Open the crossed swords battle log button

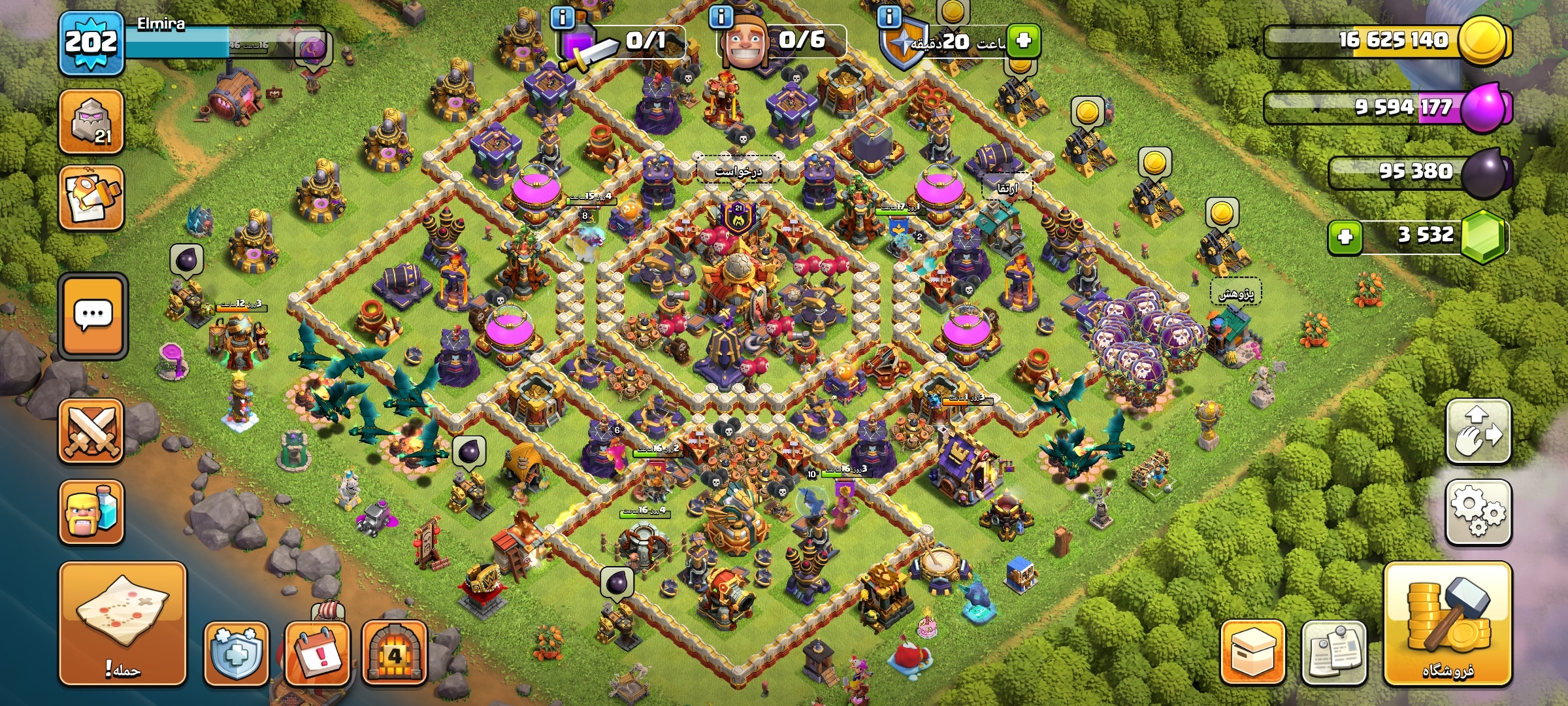pos(91,431)
